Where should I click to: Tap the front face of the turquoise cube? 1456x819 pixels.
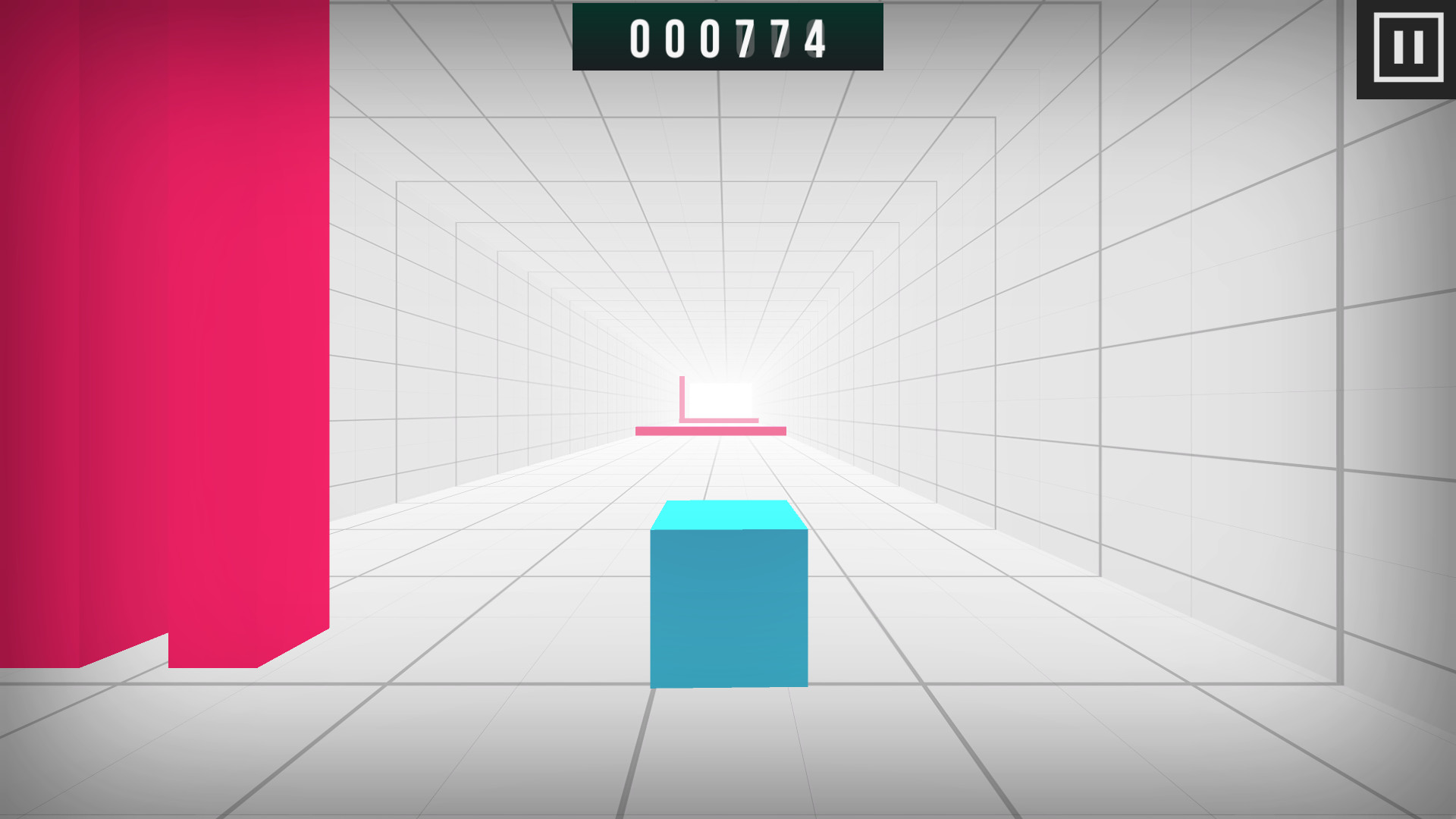coord(728,607)
